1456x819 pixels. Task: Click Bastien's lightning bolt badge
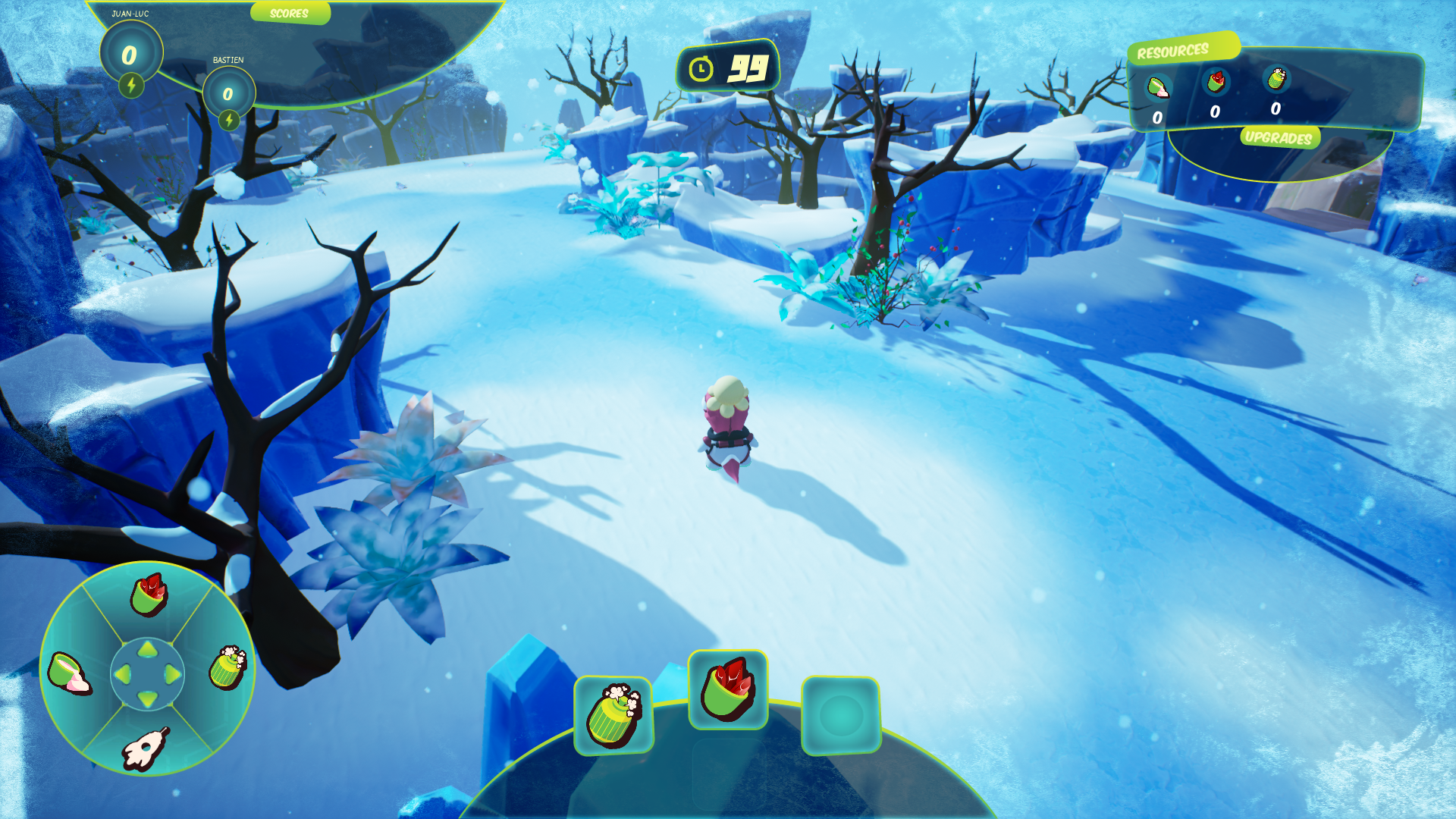coord(229,120)
